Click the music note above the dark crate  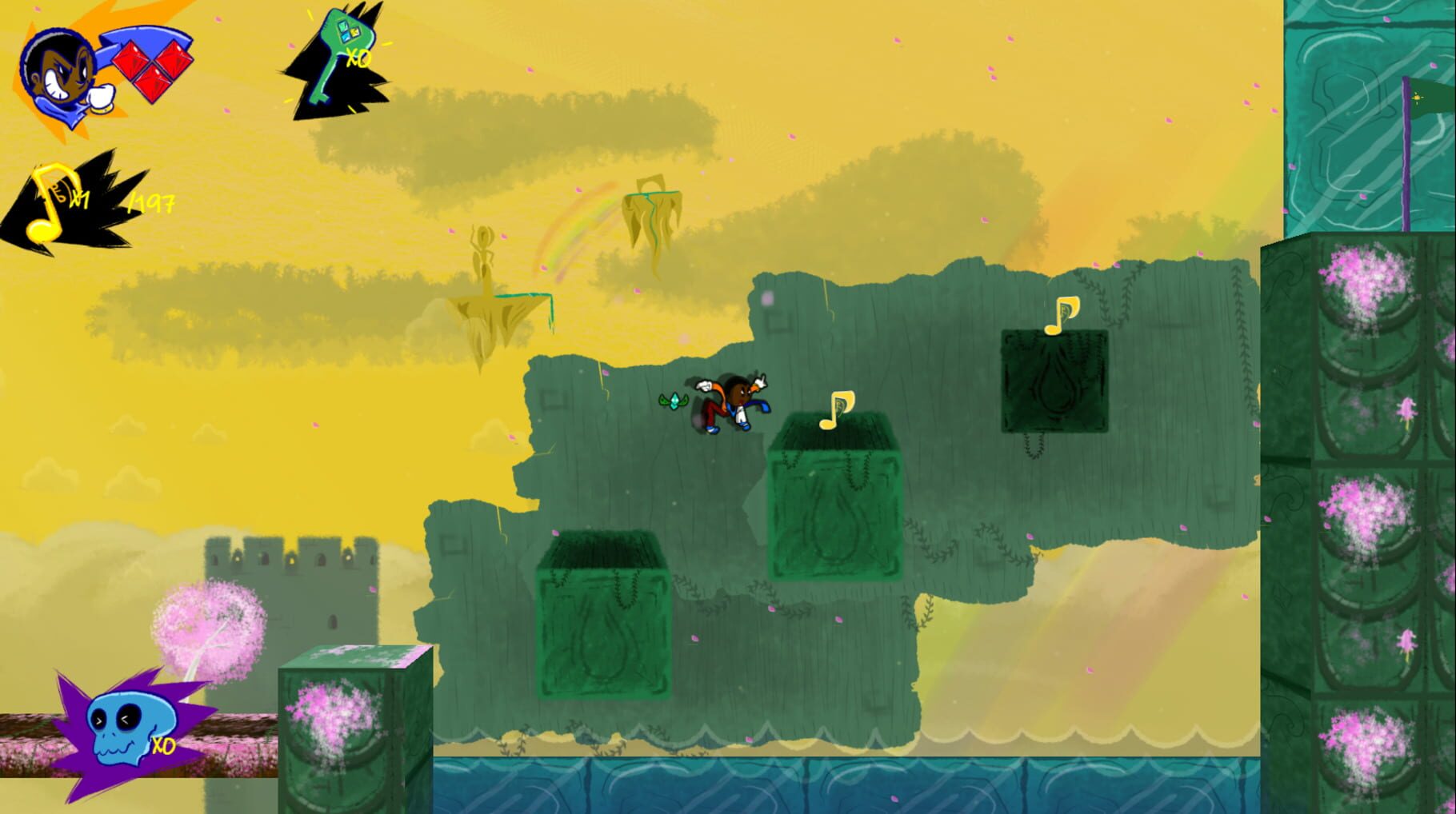pyautogui.click(x=1060, y=316)
